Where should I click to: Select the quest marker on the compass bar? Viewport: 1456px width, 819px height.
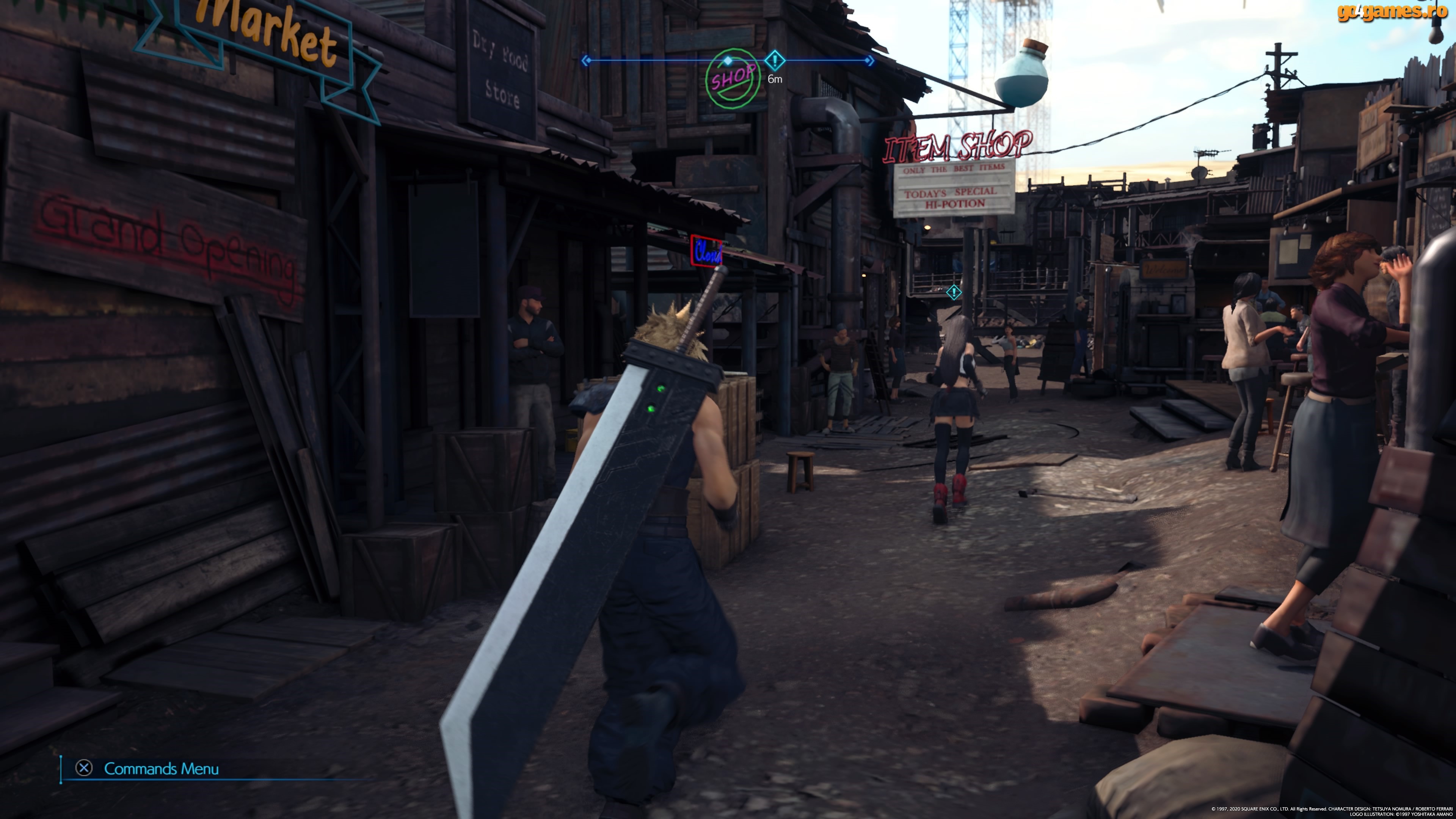(774, 60)
